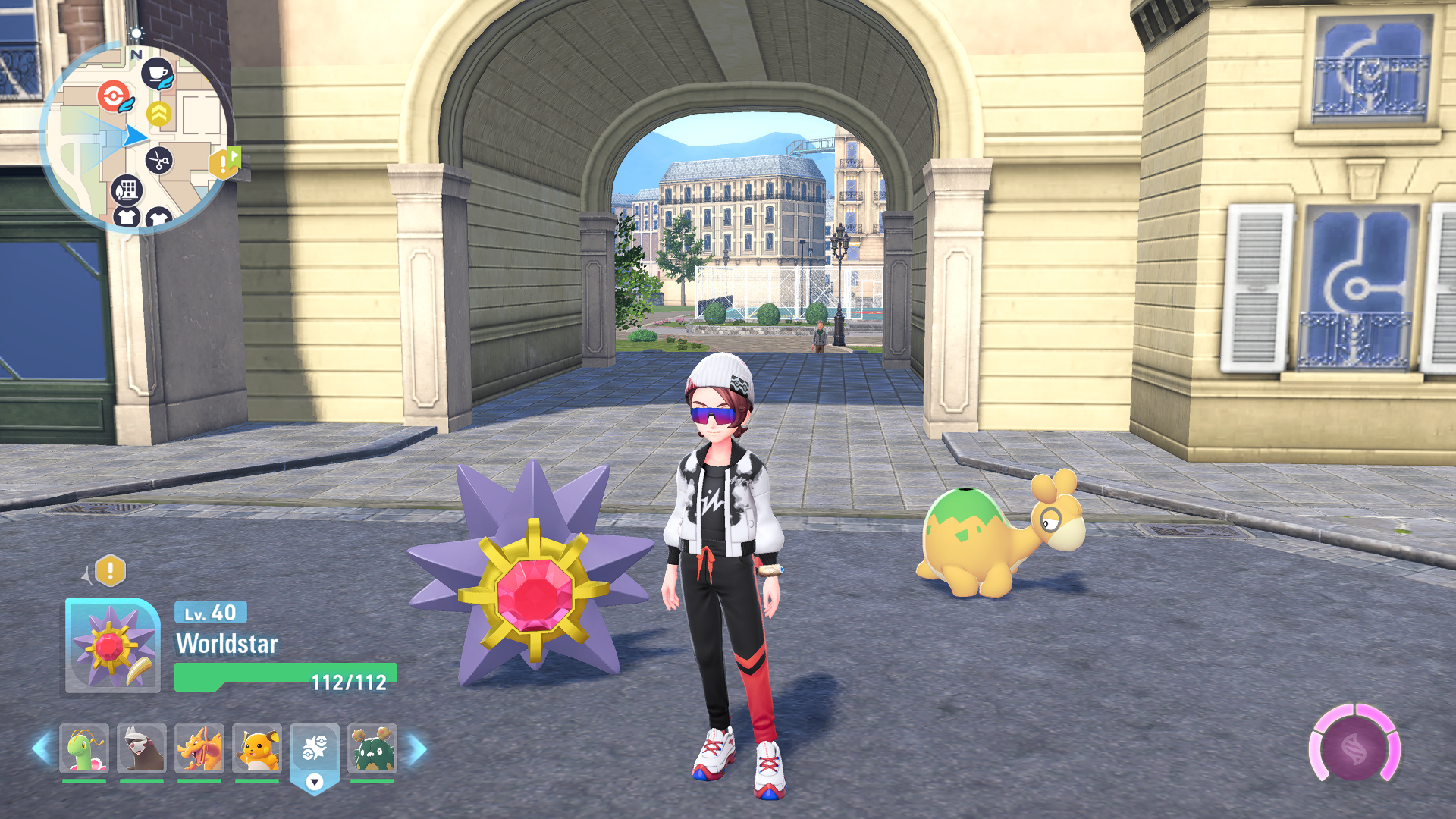The image size is (1456, 819).
Task: Cycle party left with the blue arrow
Action: point(42,748)
